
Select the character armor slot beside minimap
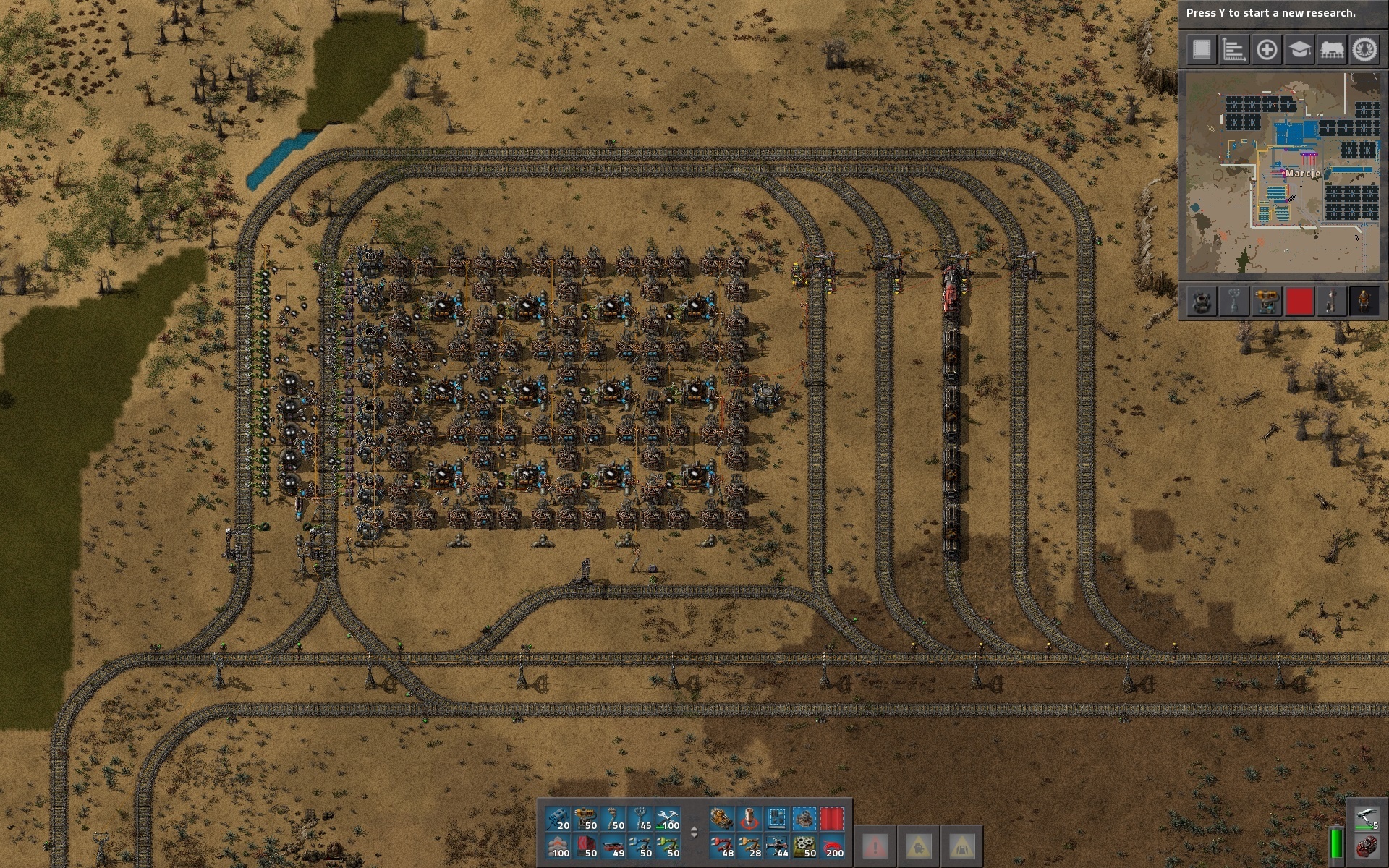tap(1364, 302)
